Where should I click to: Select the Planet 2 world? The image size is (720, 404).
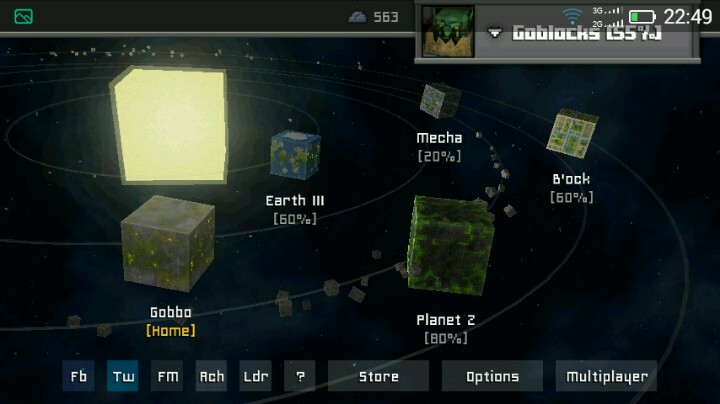coord(449,245)
